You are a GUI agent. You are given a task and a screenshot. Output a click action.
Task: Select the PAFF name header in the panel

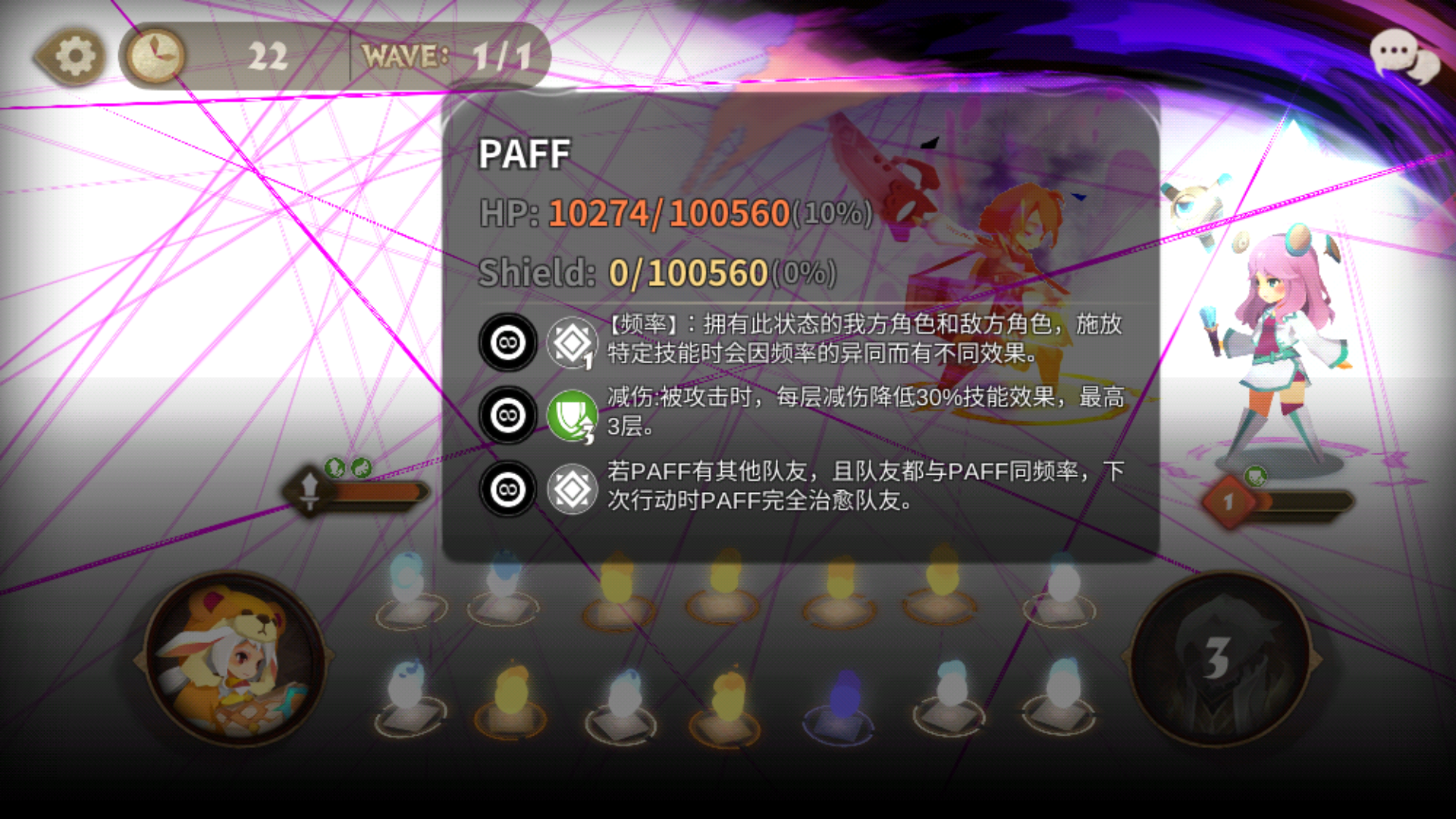tap(525, 153)
